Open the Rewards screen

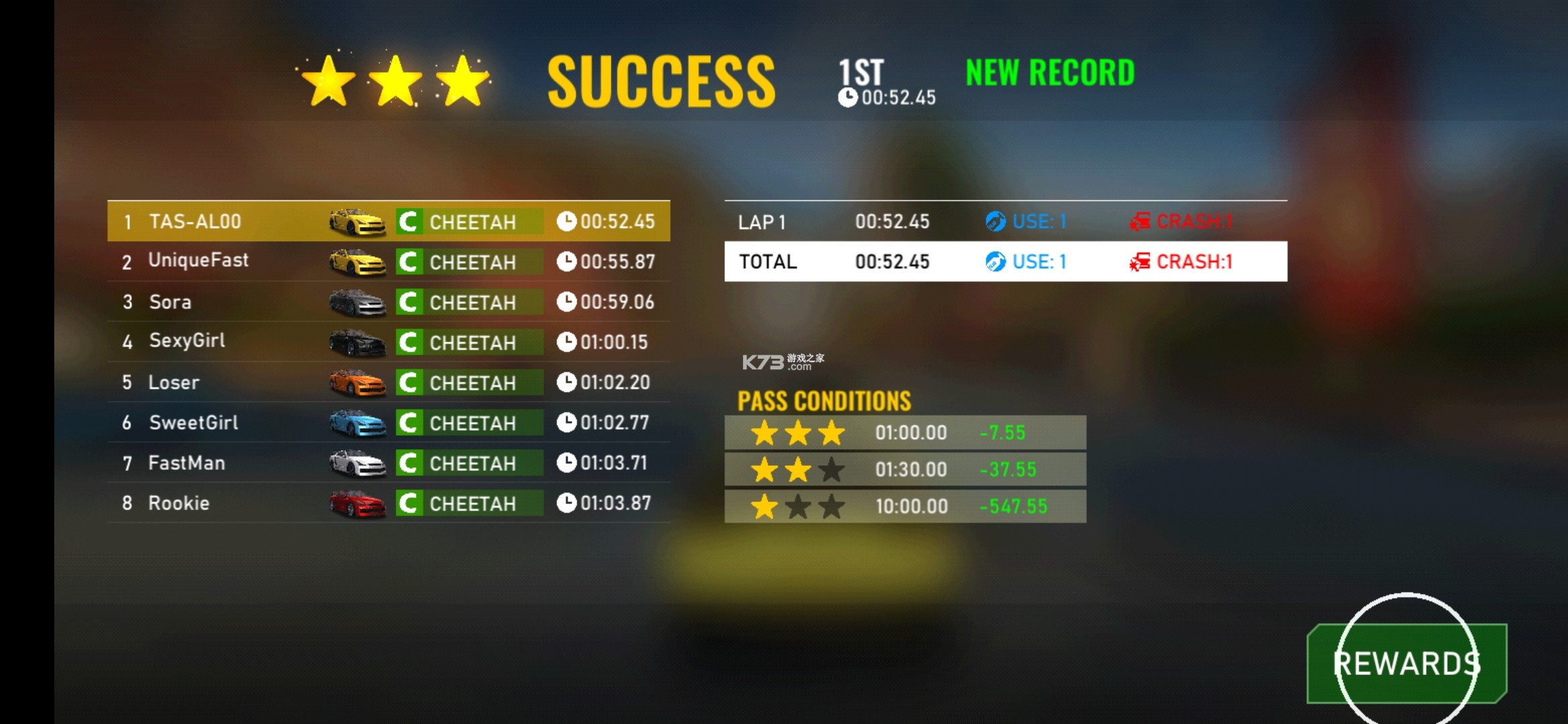(1407, 664)
